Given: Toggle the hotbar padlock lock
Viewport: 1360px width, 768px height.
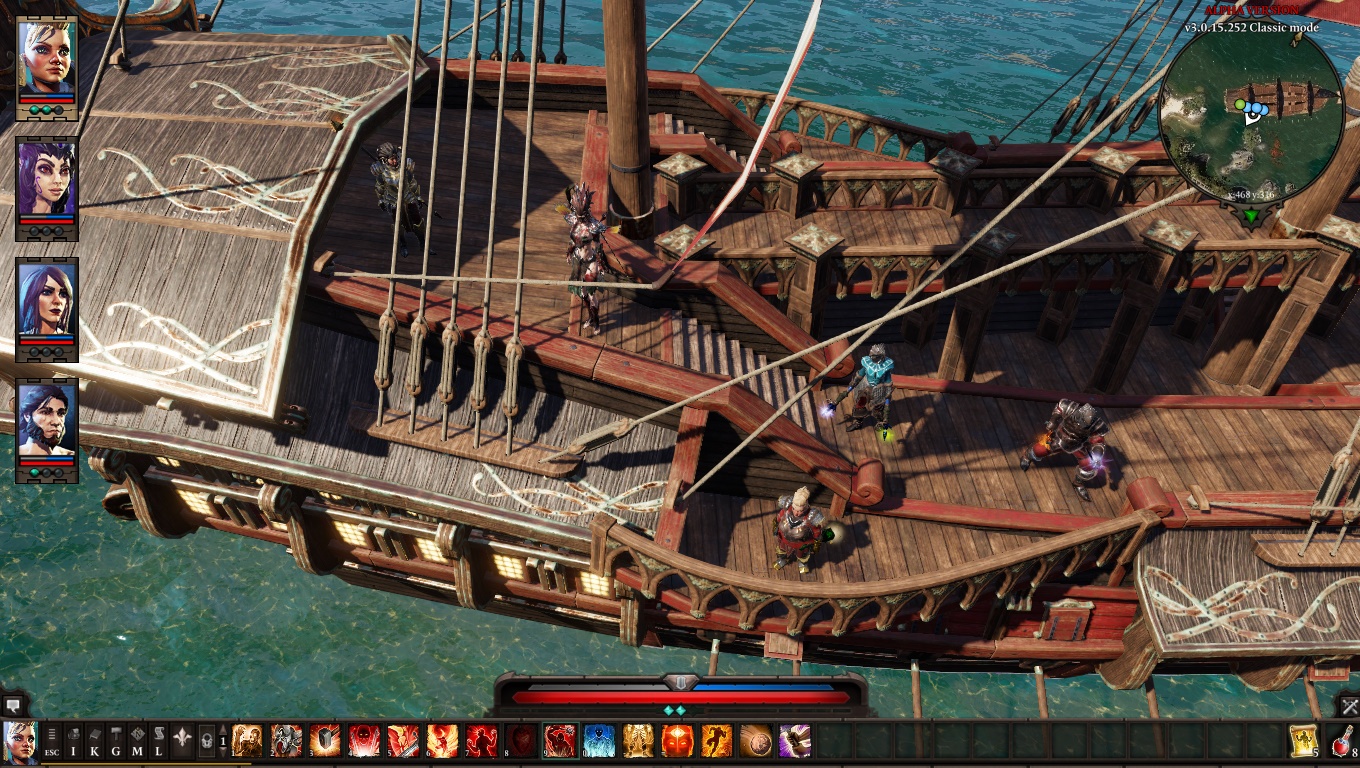Looking at the screenshot, I should click(x=208, y=740).
